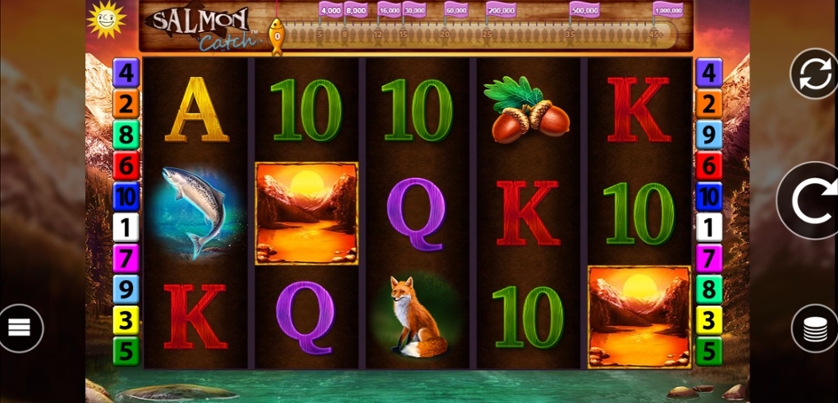Activate autoplay with the double-arrow button
The height and width of the screenshot is (403, 838).
[x=813, y=73]
